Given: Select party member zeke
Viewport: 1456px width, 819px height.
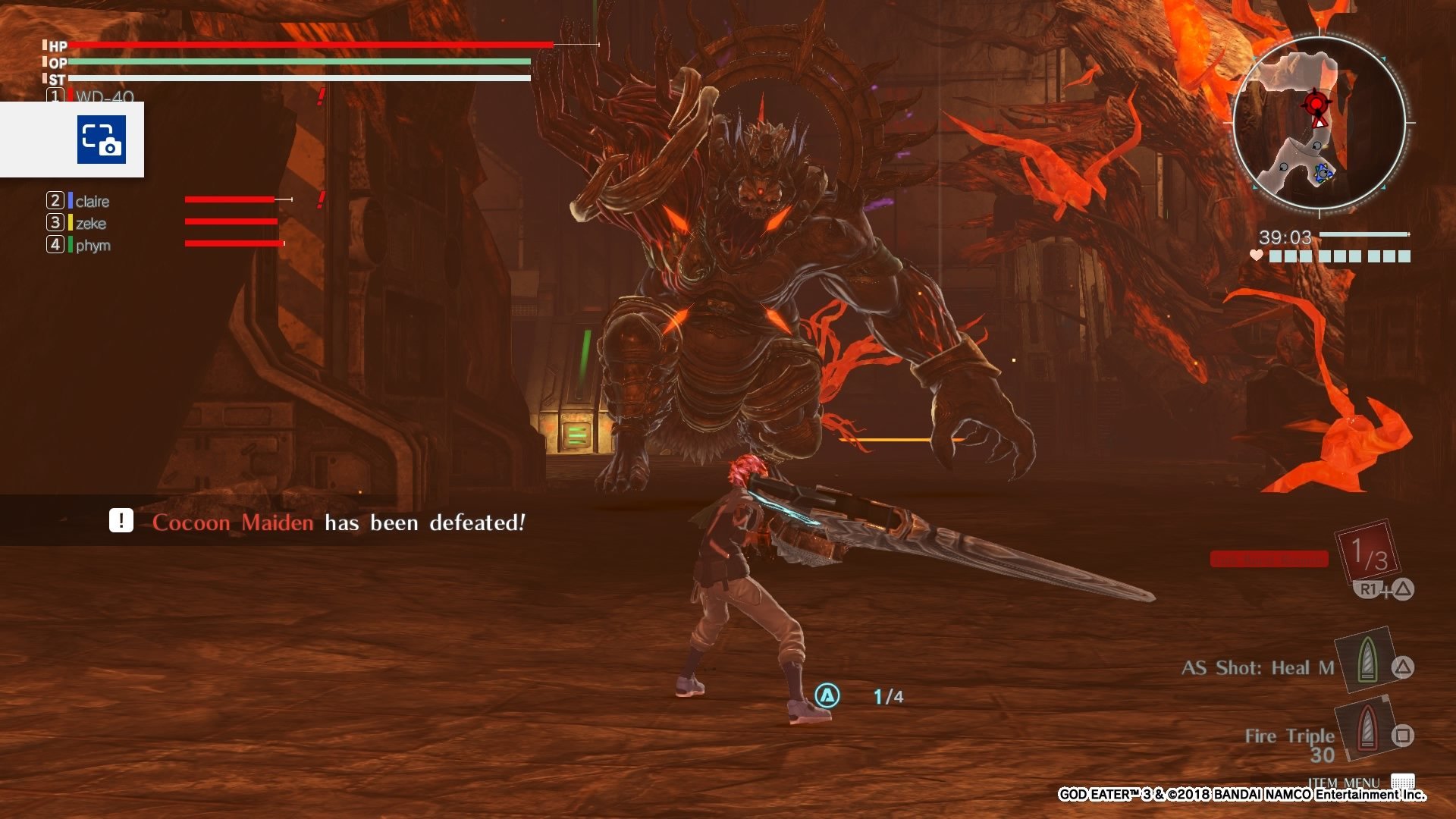Looking at the screenshot, I should click(x=90, y=223).
